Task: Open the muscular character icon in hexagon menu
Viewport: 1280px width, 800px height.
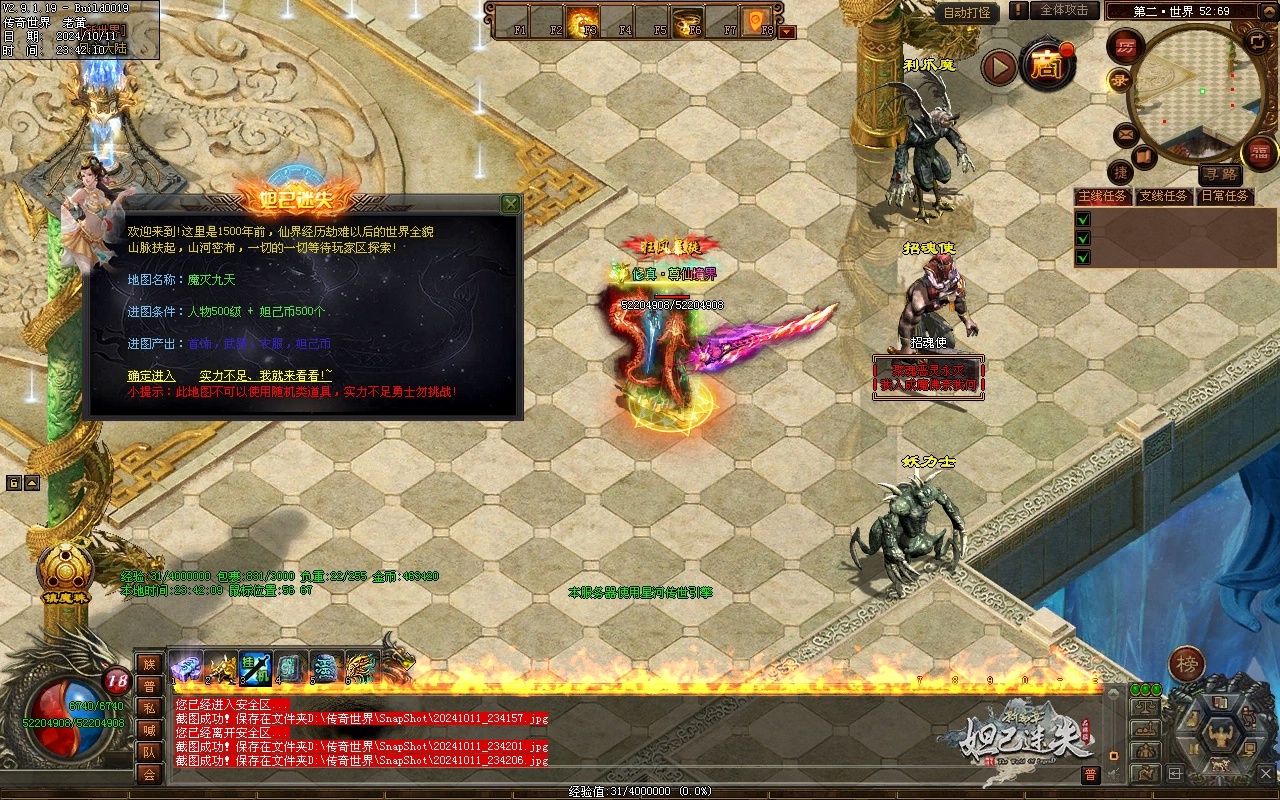Action: 1221,735
